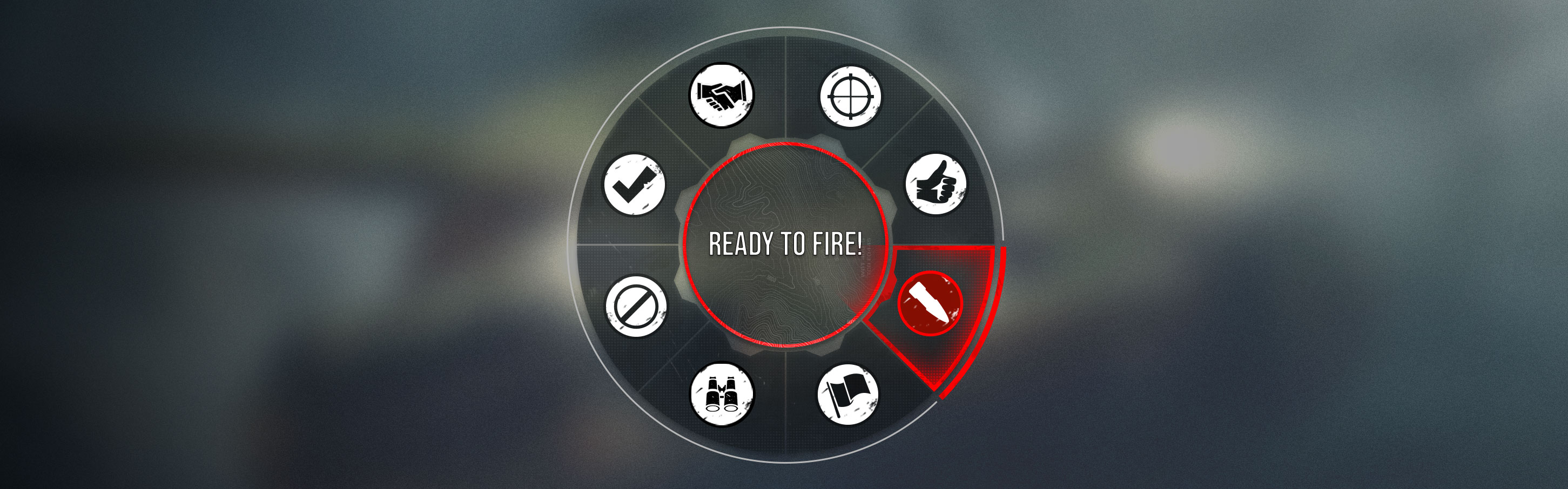The image size is (1568, 489).
Task: Choose the binoculars spotting command
Action: click(x=721, y=394)
